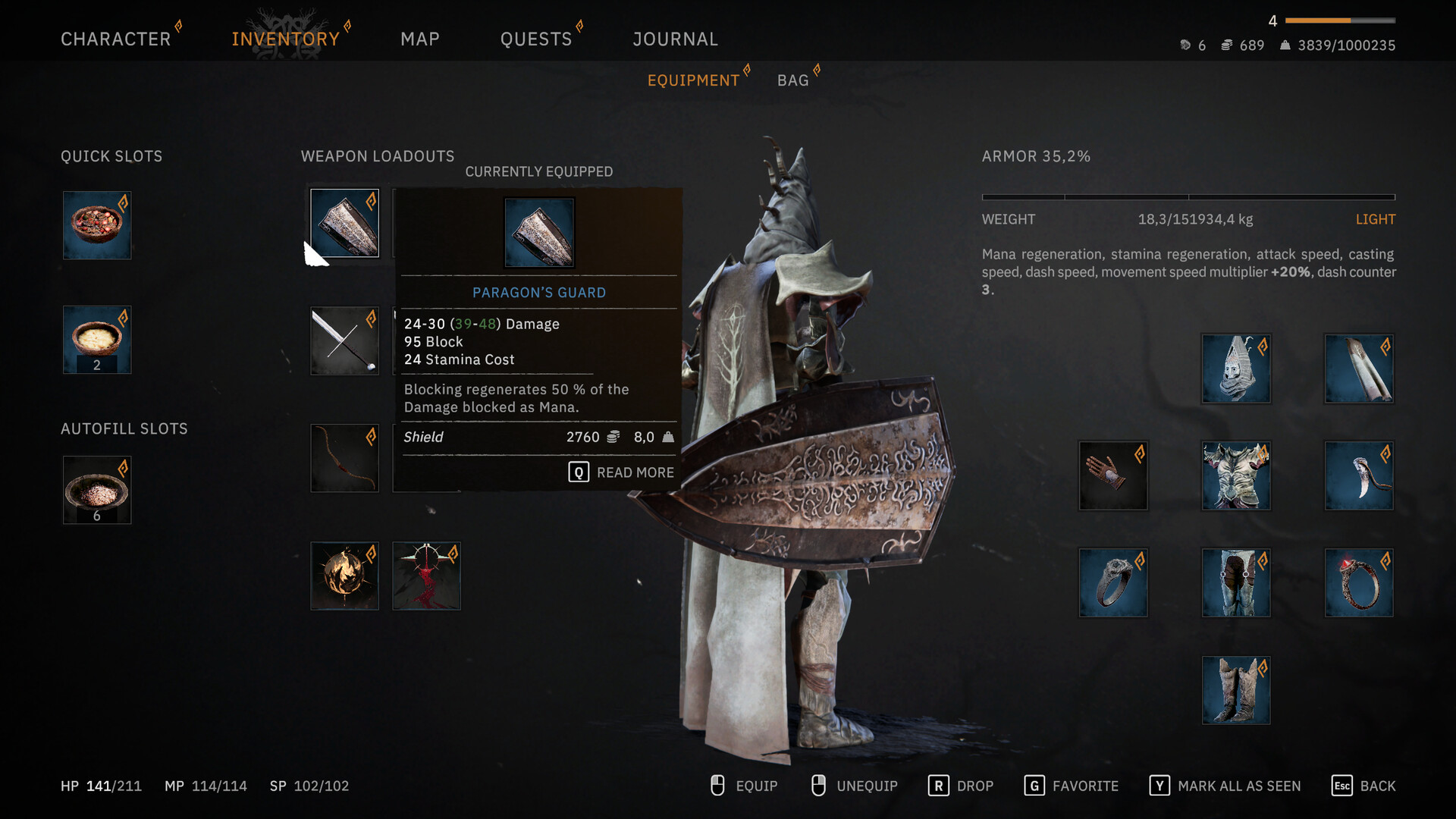
Task: Select the porridge bowl quick slot
Action: (x=97, y=339)
